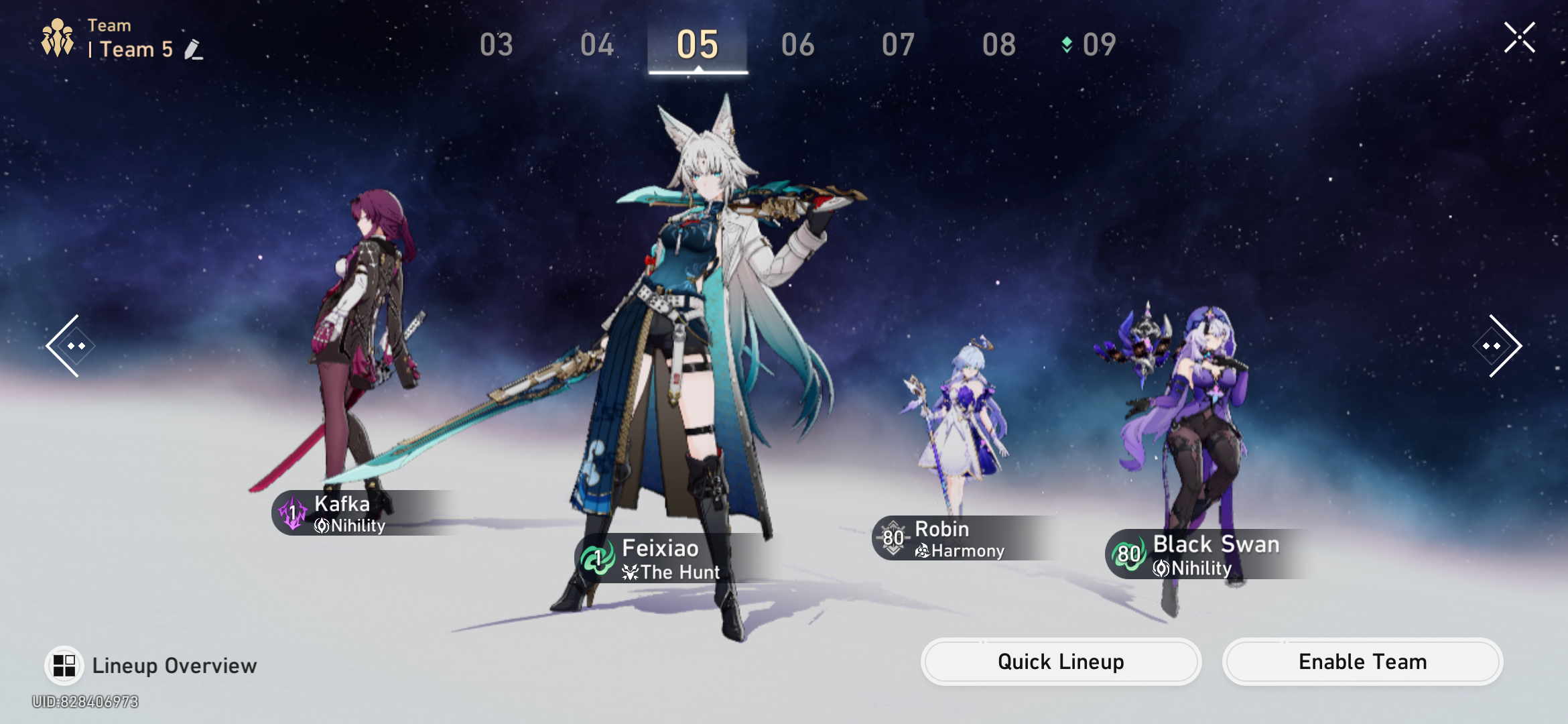Close the team screen with the X
Viewport: 1568px width, 724px height.
(x=1520, y=38)
